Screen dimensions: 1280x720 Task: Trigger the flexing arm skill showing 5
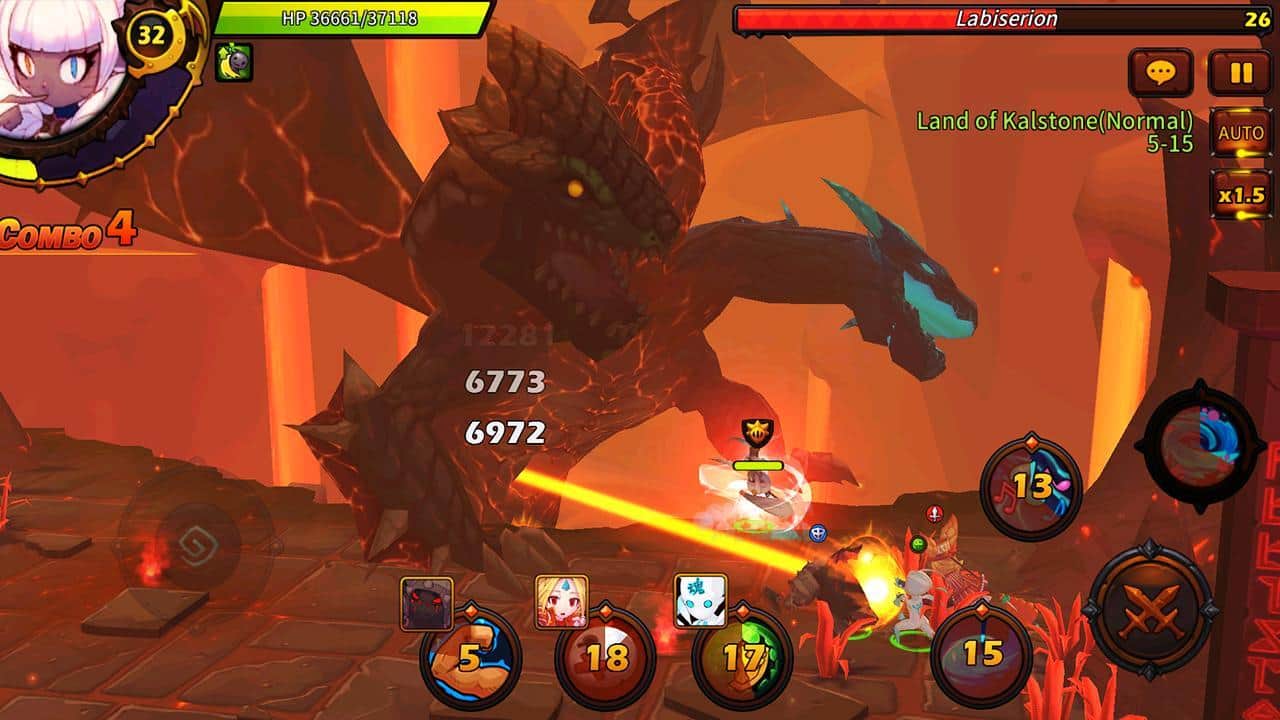470,657
